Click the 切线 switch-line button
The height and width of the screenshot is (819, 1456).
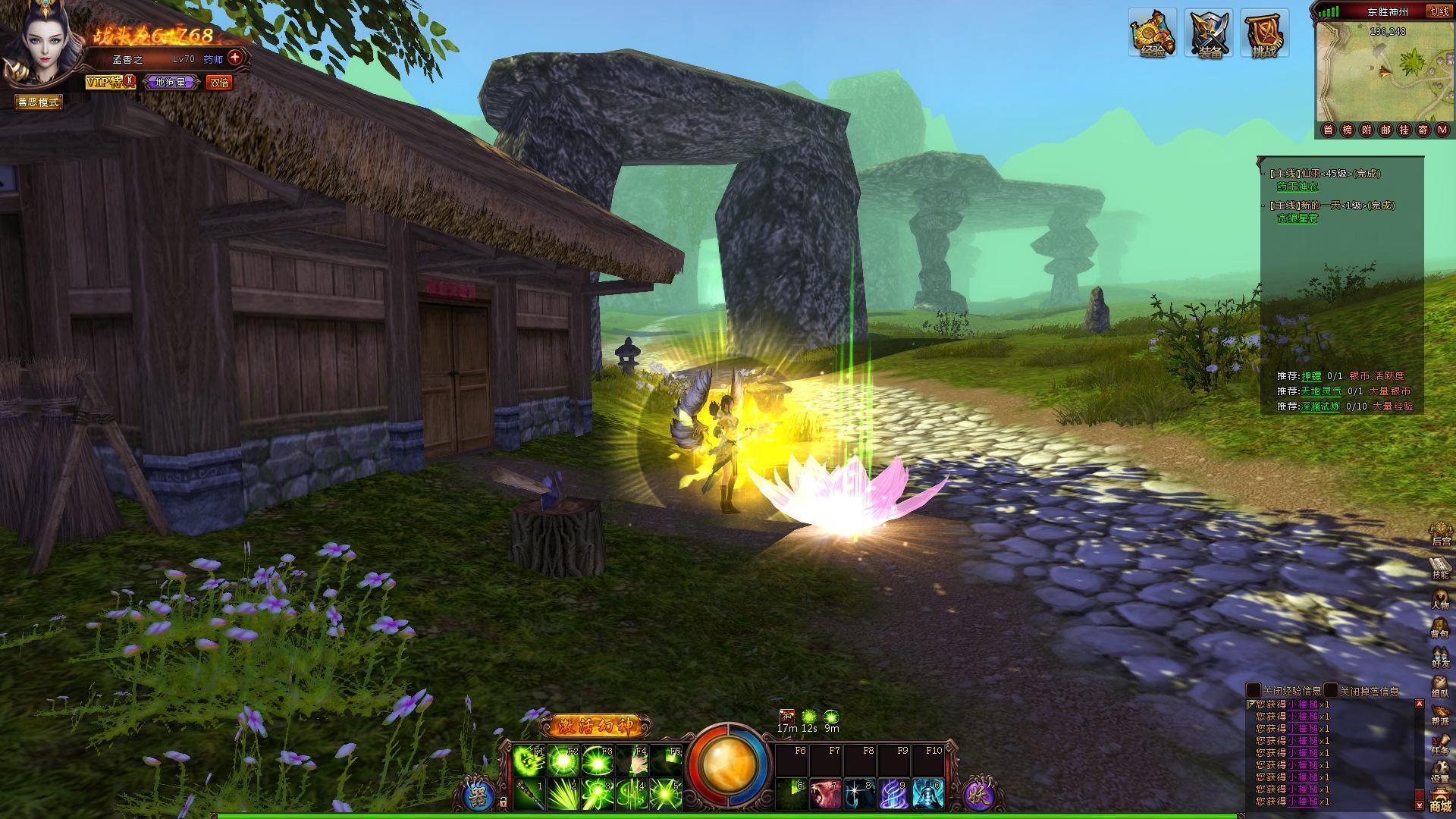click(1439, 11)
